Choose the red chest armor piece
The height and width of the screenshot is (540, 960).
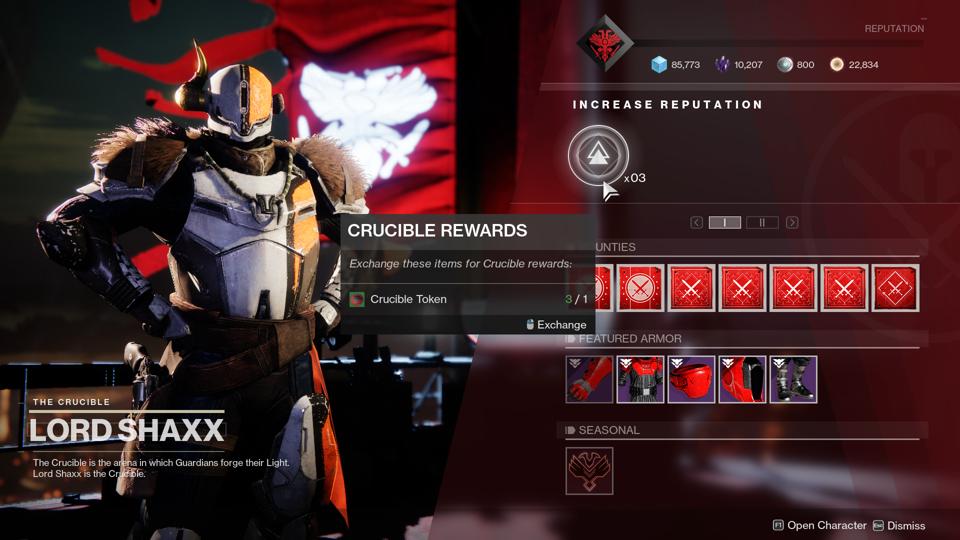(640, 380)
